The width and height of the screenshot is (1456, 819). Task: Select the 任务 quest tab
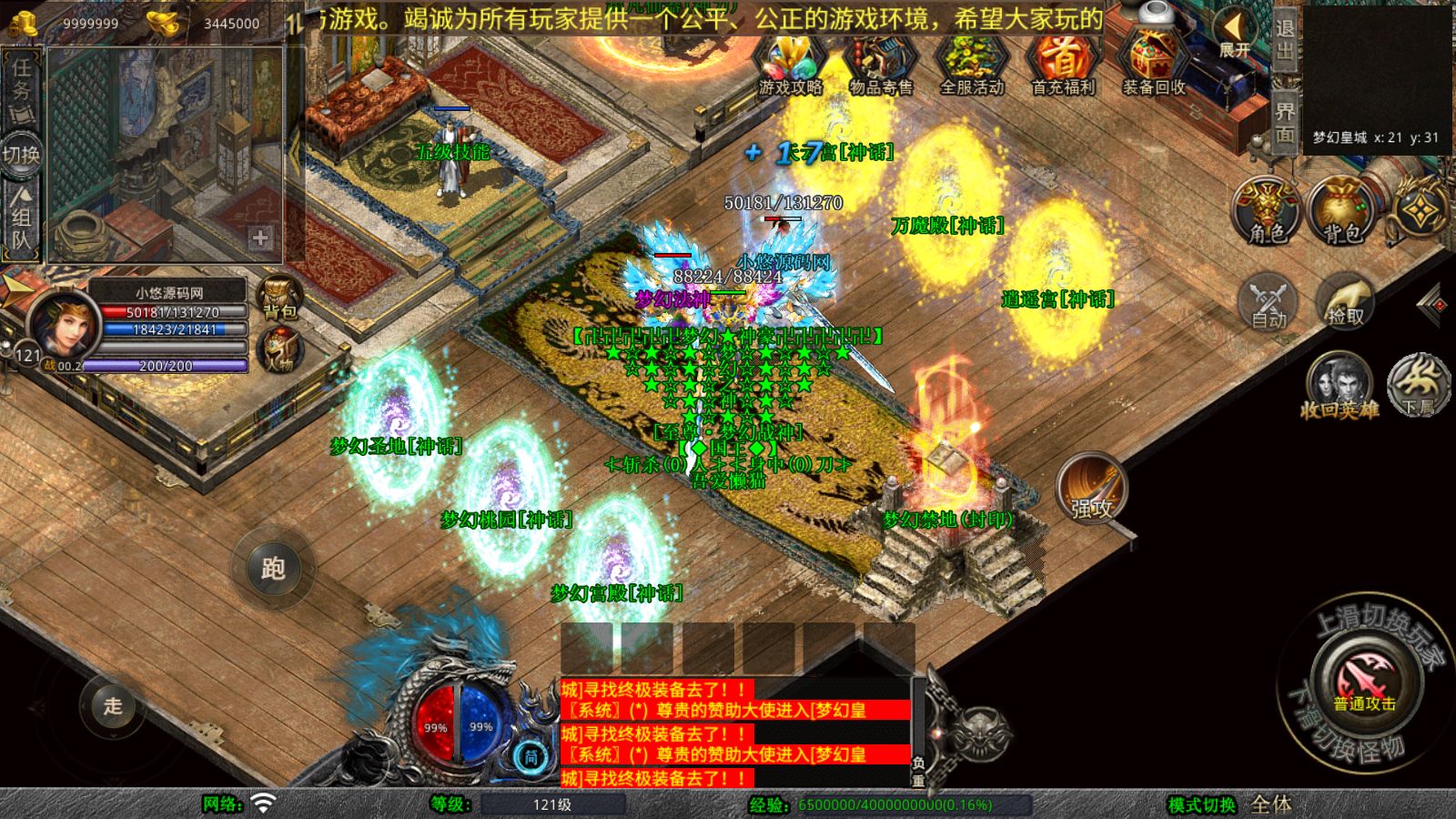pyautogui.click(x=22, y=86)
